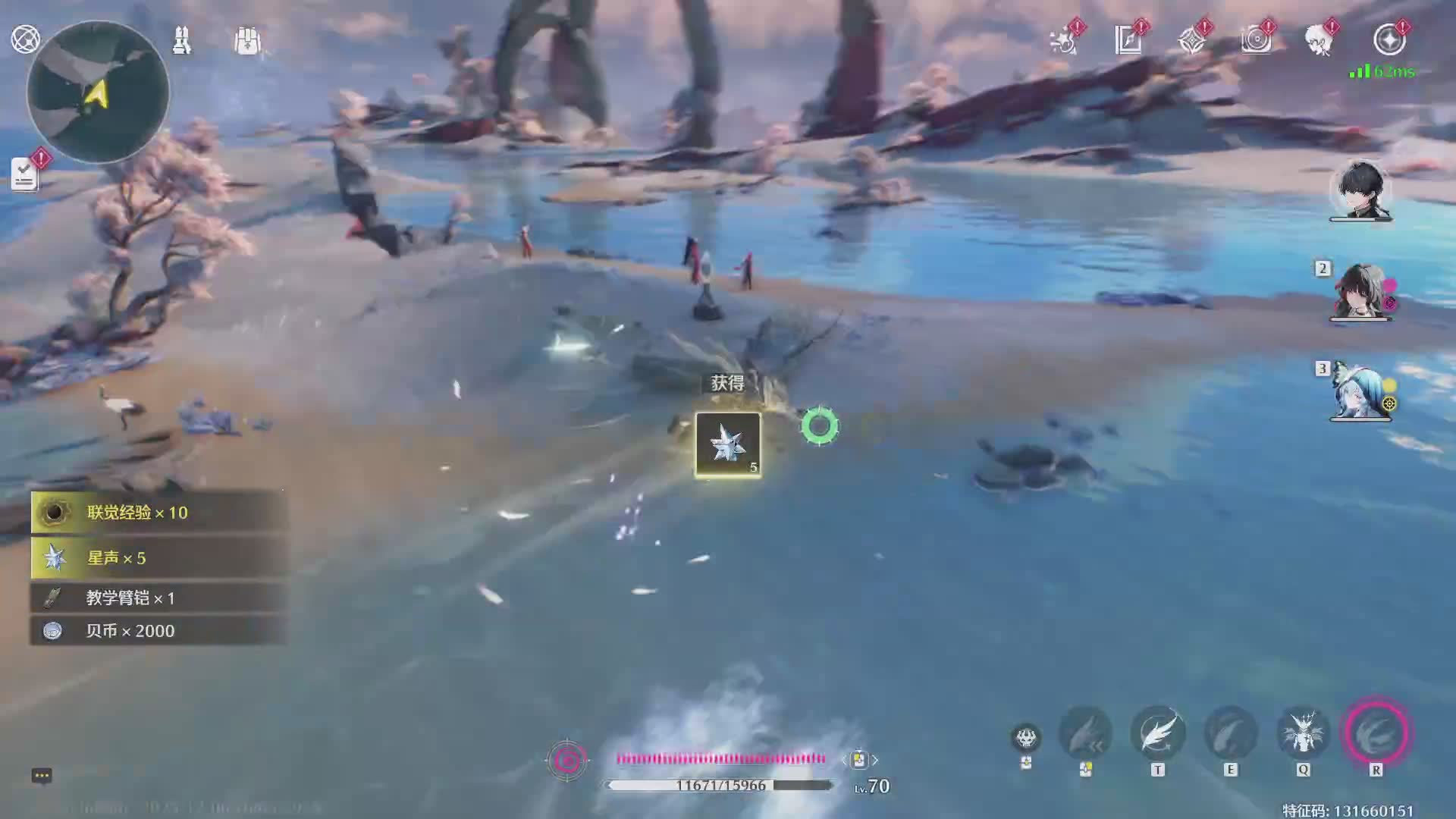Open the star-shaped icon at the far top right
The image size is (1456, 819).
pos(1389,39)
